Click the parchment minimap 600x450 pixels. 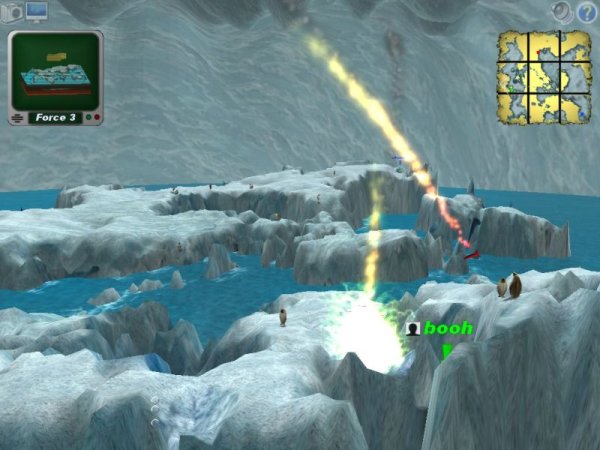pyautogui.click(x=545, y=76)
